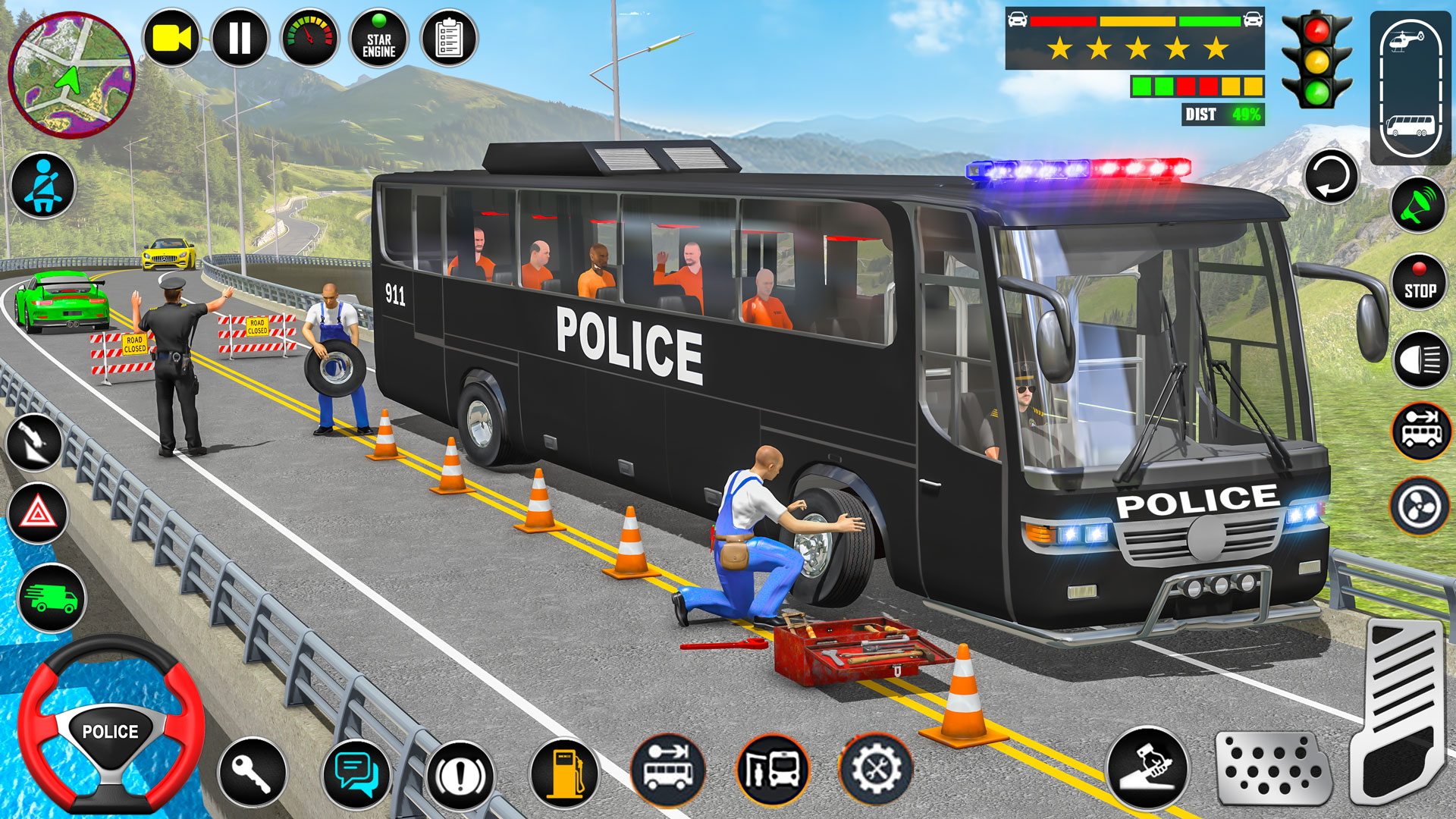
Task: Start the video recorder camera
Action: tap(173, 35)
